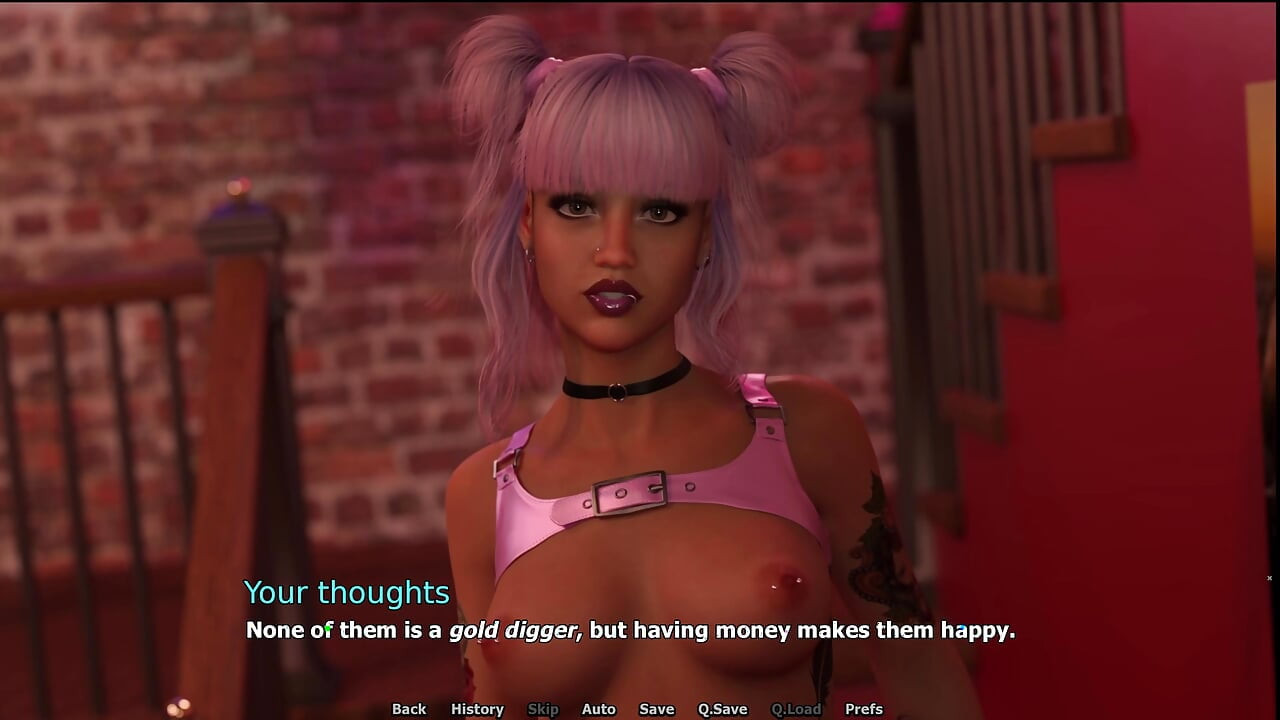Image resolution: width=1280 pixels, height=720 pixels.
Task: Click the scene to continue the story
Action: pos(640,300)
